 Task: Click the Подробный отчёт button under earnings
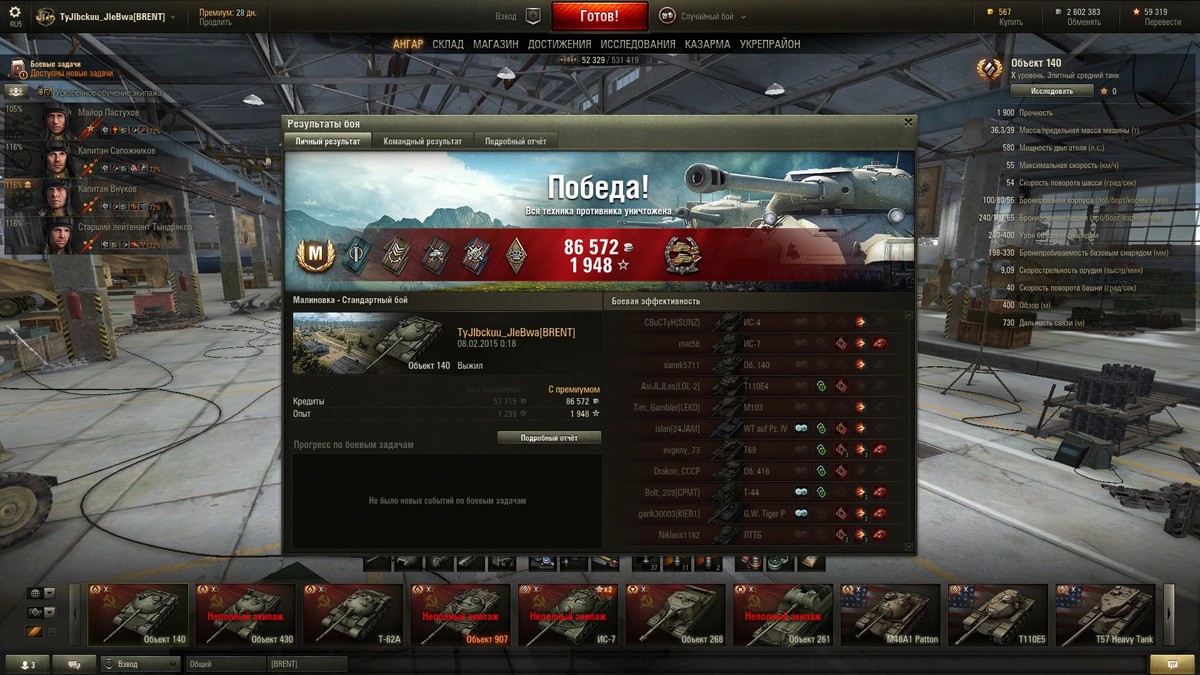click(549, 438)
